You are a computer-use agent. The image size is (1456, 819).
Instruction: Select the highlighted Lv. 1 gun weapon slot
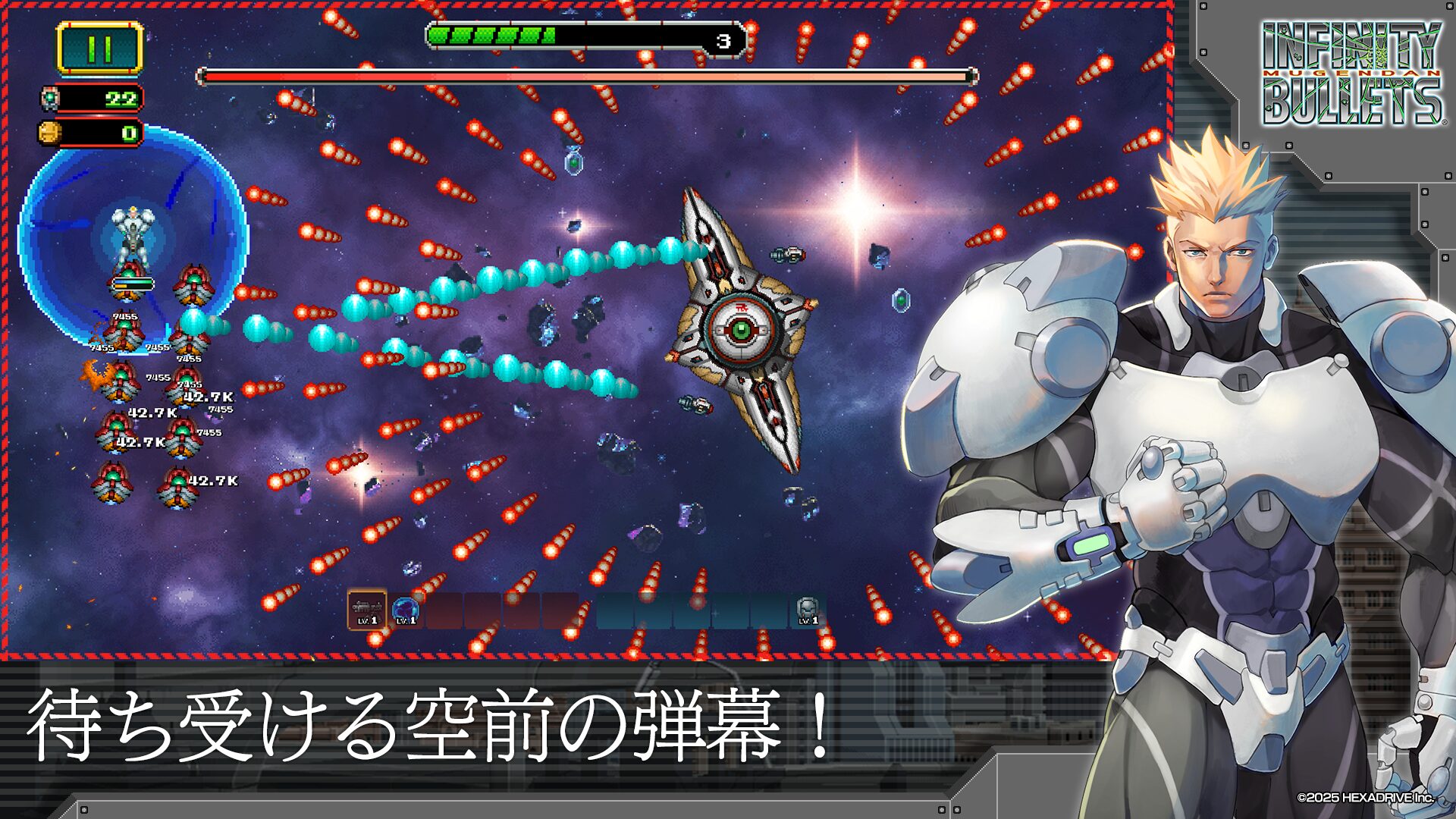(367, 610)
